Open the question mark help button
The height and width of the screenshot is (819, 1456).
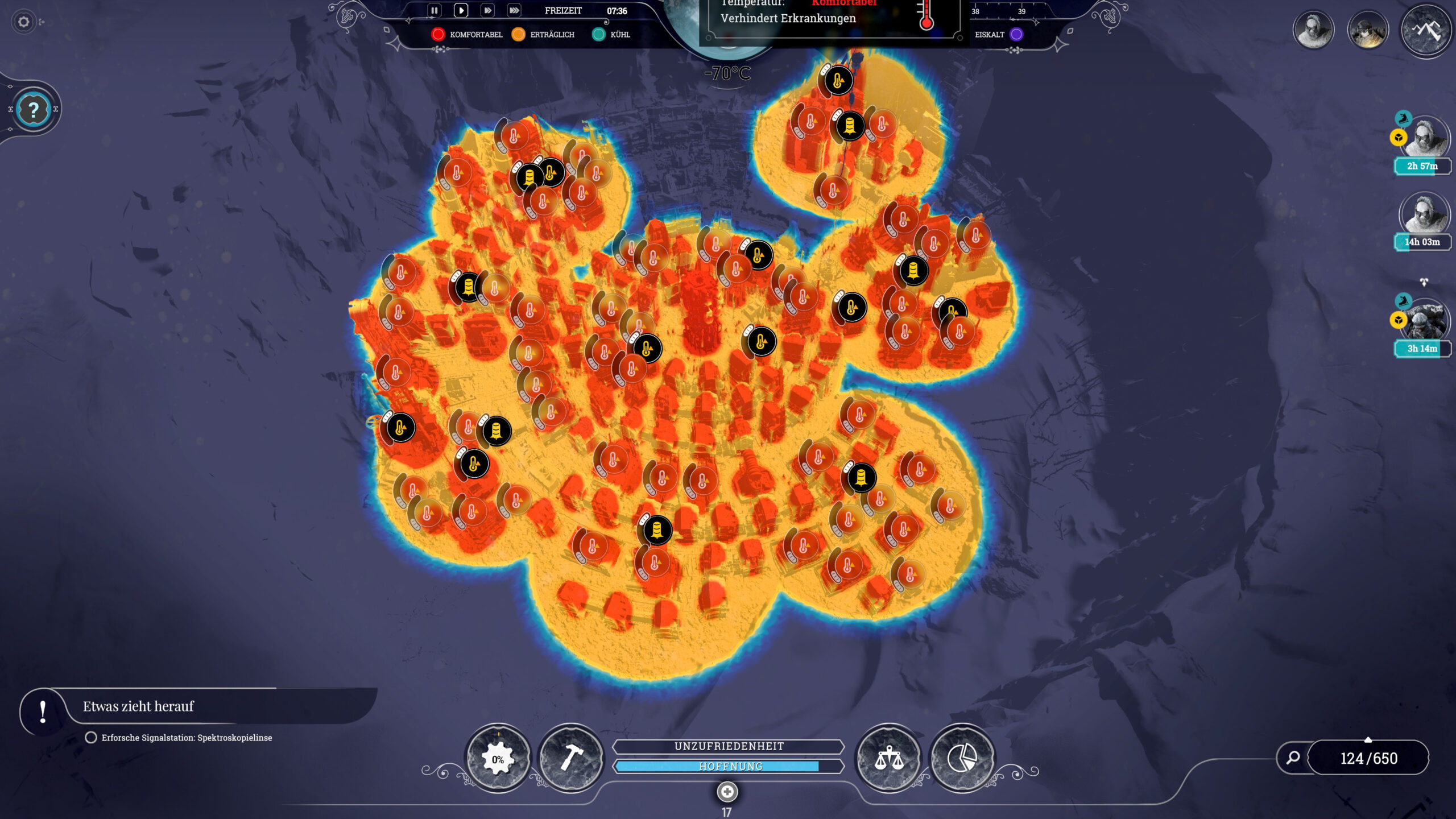34,109
